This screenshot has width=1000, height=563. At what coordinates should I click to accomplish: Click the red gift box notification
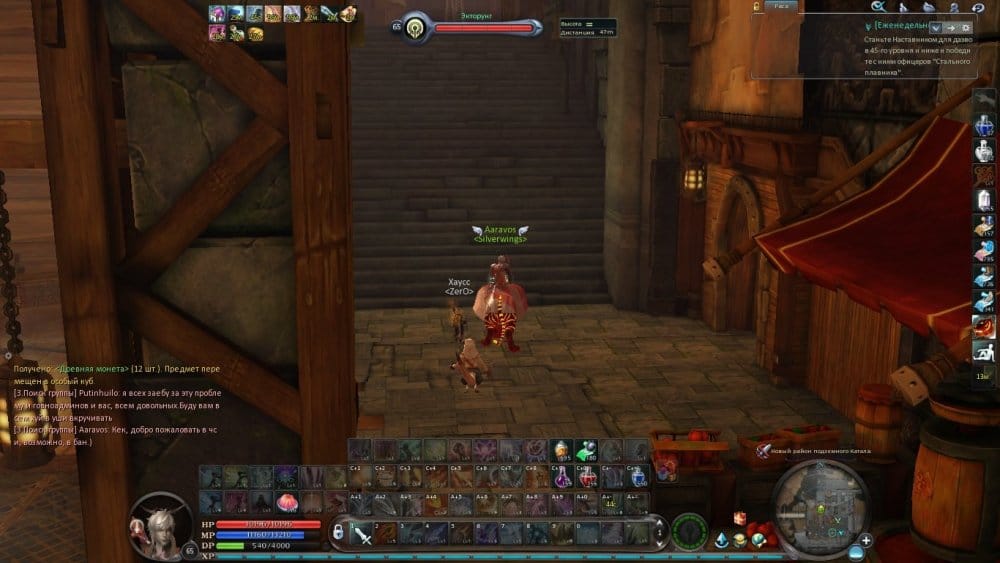(740, 518)
